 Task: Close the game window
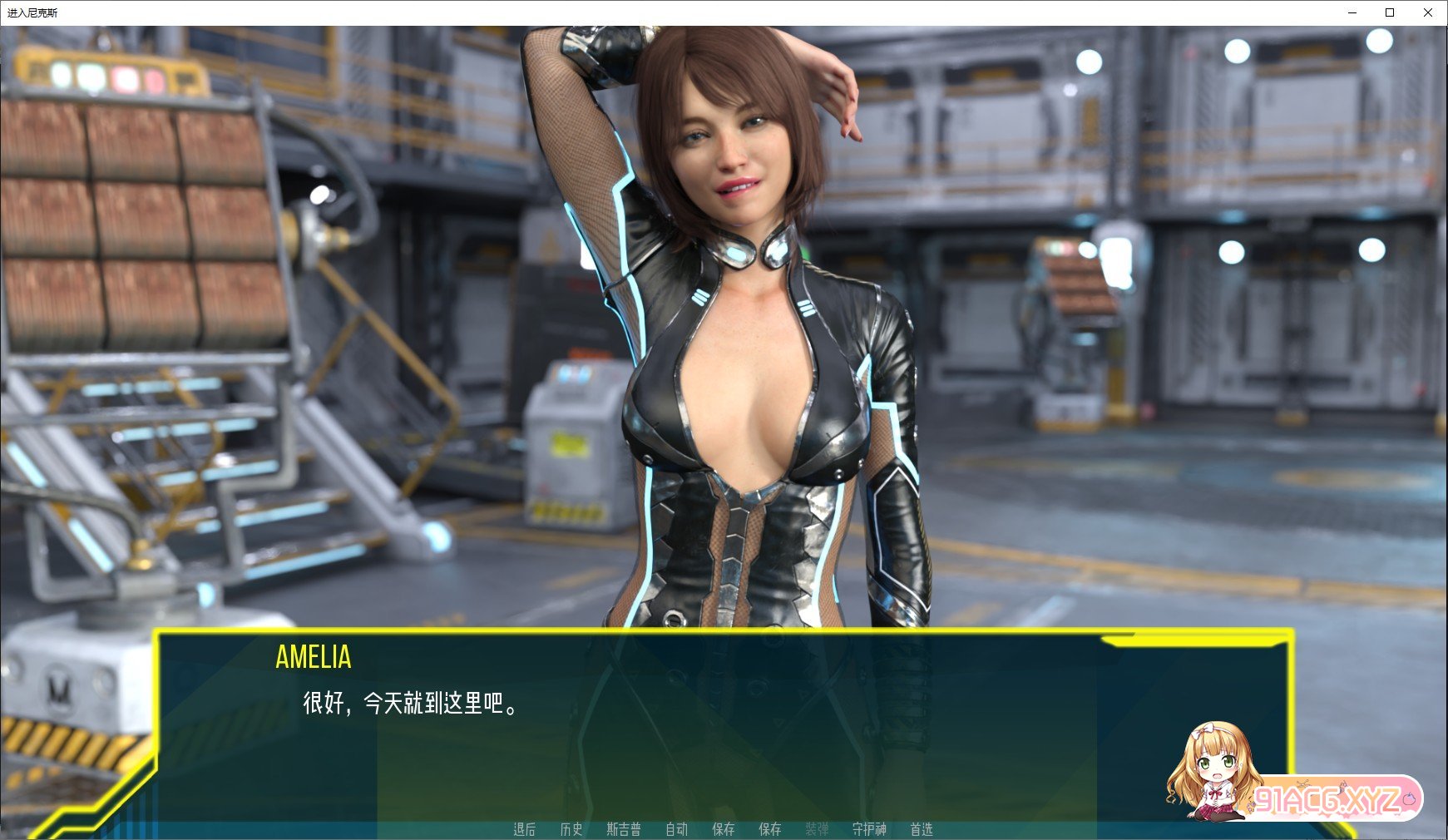pyautogui.click(x=1427, y=12)
